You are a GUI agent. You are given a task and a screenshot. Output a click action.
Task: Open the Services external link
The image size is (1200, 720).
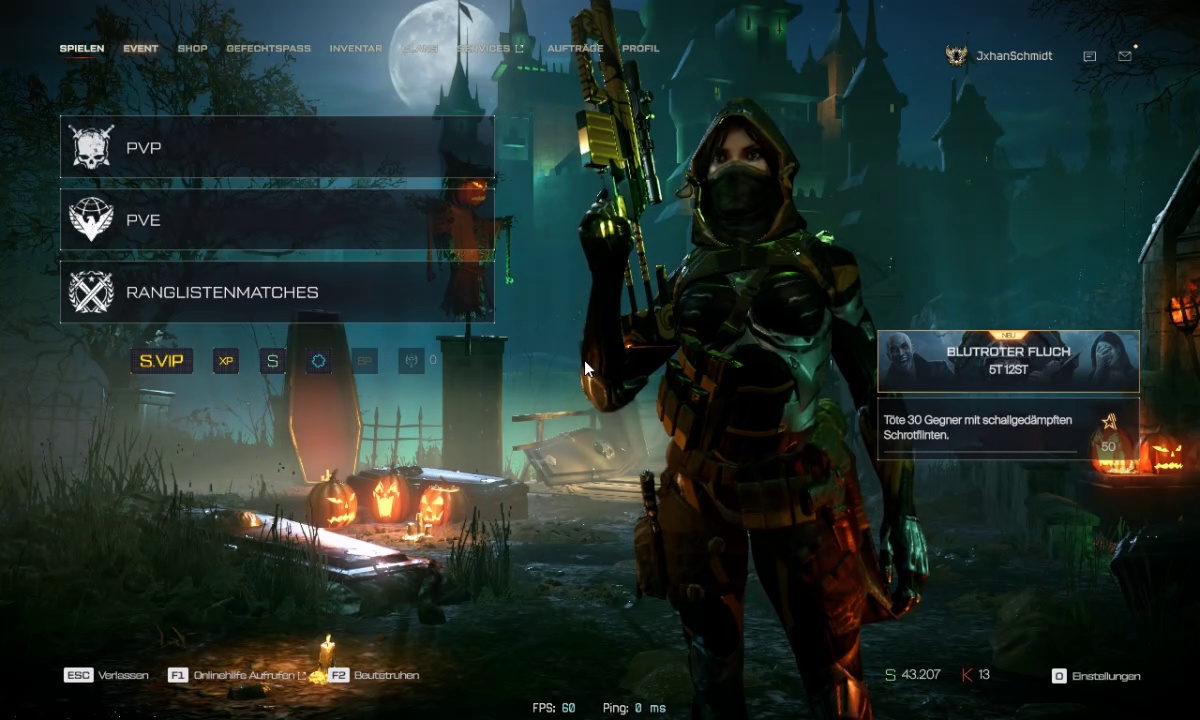(x=490, y=49)
